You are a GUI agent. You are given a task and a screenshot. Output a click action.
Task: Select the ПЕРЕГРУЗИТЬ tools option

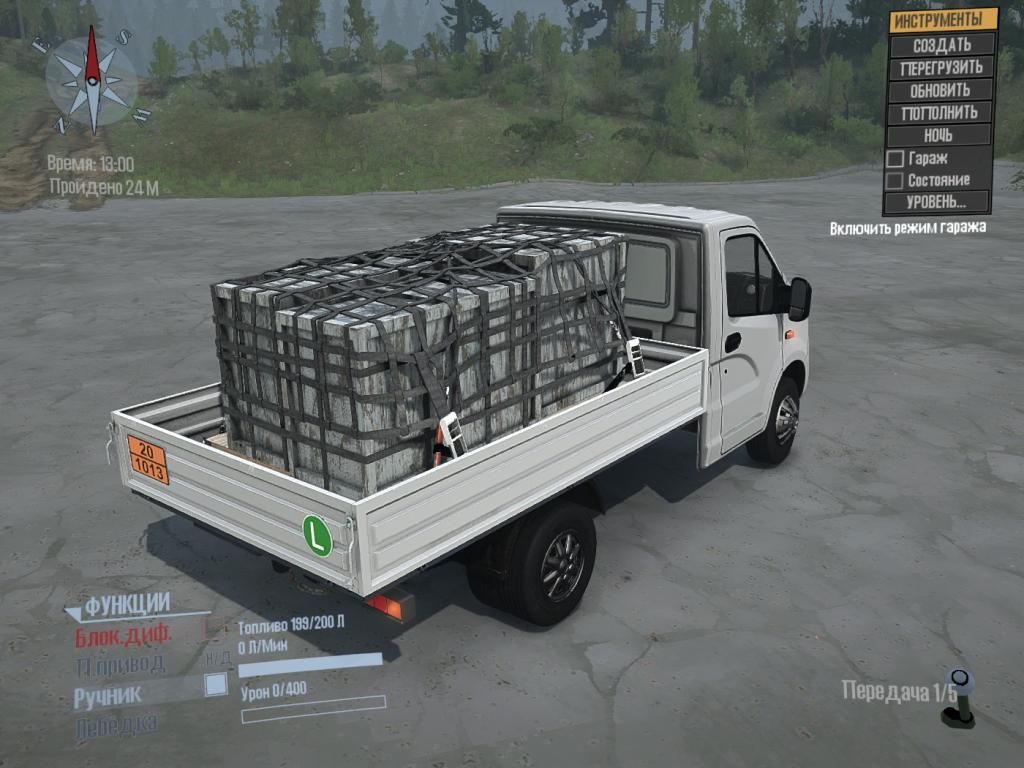[x=941, y=68]
